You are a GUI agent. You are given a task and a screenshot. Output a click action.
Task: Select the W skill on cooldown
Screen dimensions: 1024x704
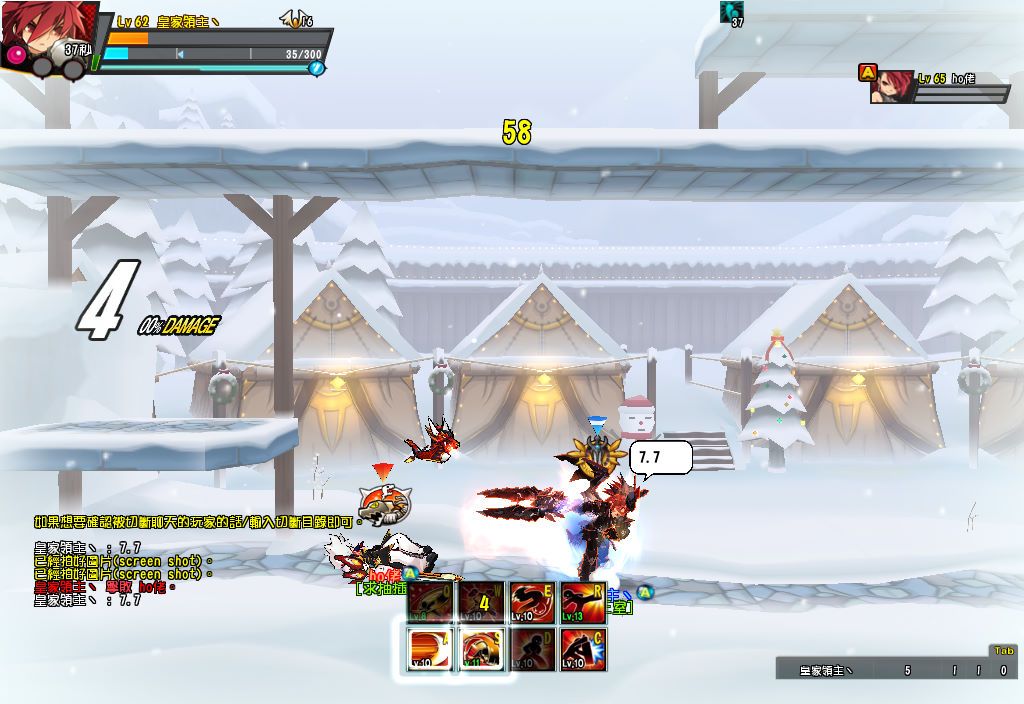(x=483, y=603)
